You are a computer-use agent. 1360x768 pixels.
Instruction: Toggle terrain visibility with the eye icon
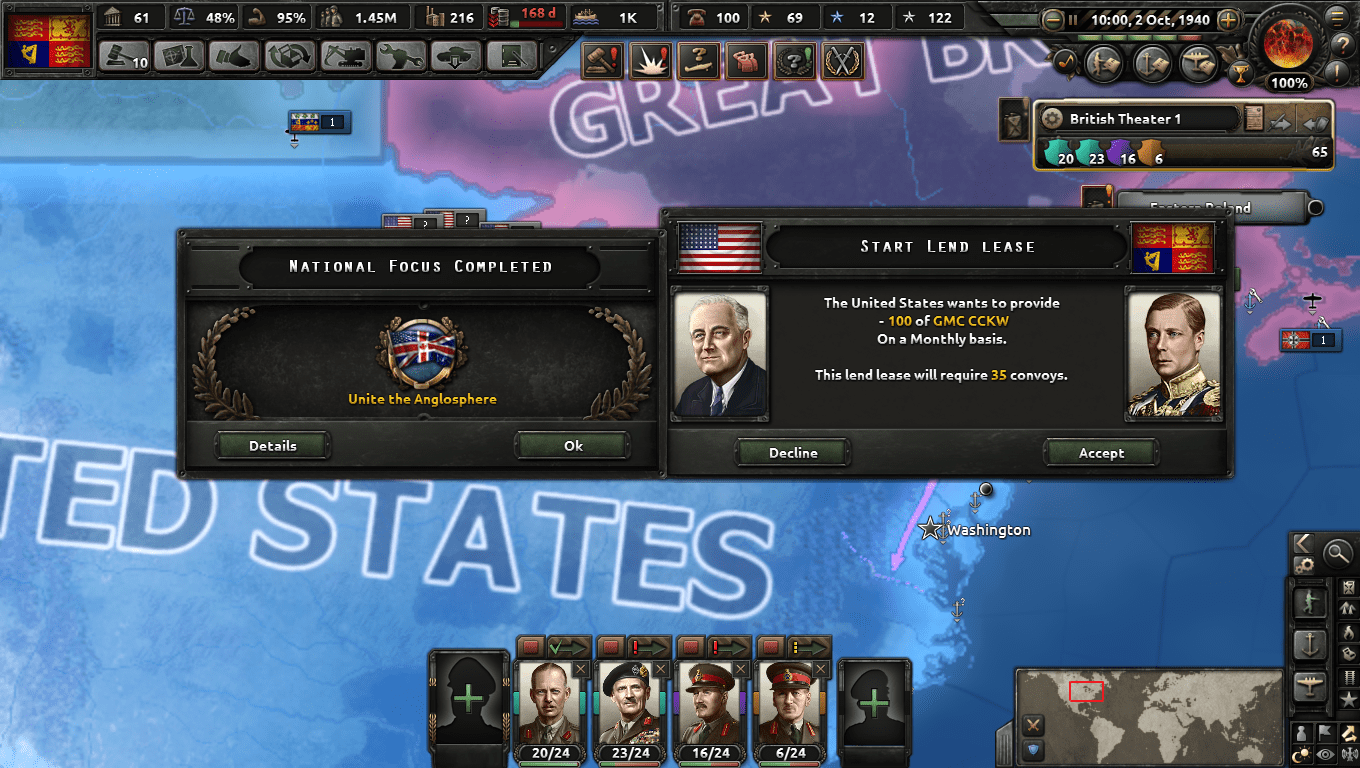pyautogui.click(x=1325, y=752)
